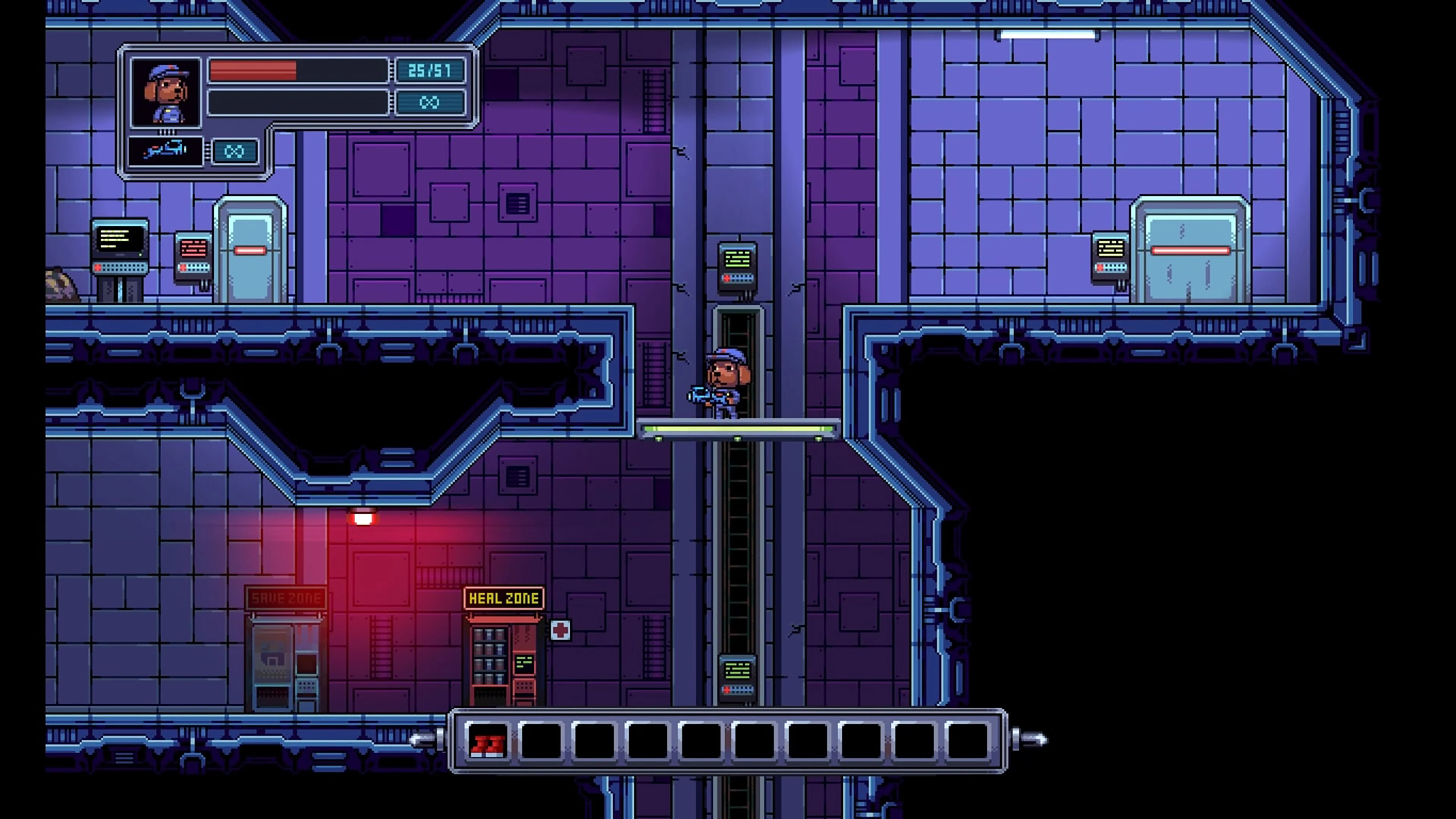The height and width of the screenshot is (819, 1456).
Task: Click the infinity ammo indicator beside the weapon icon
Action: click(x=234, y=151)
